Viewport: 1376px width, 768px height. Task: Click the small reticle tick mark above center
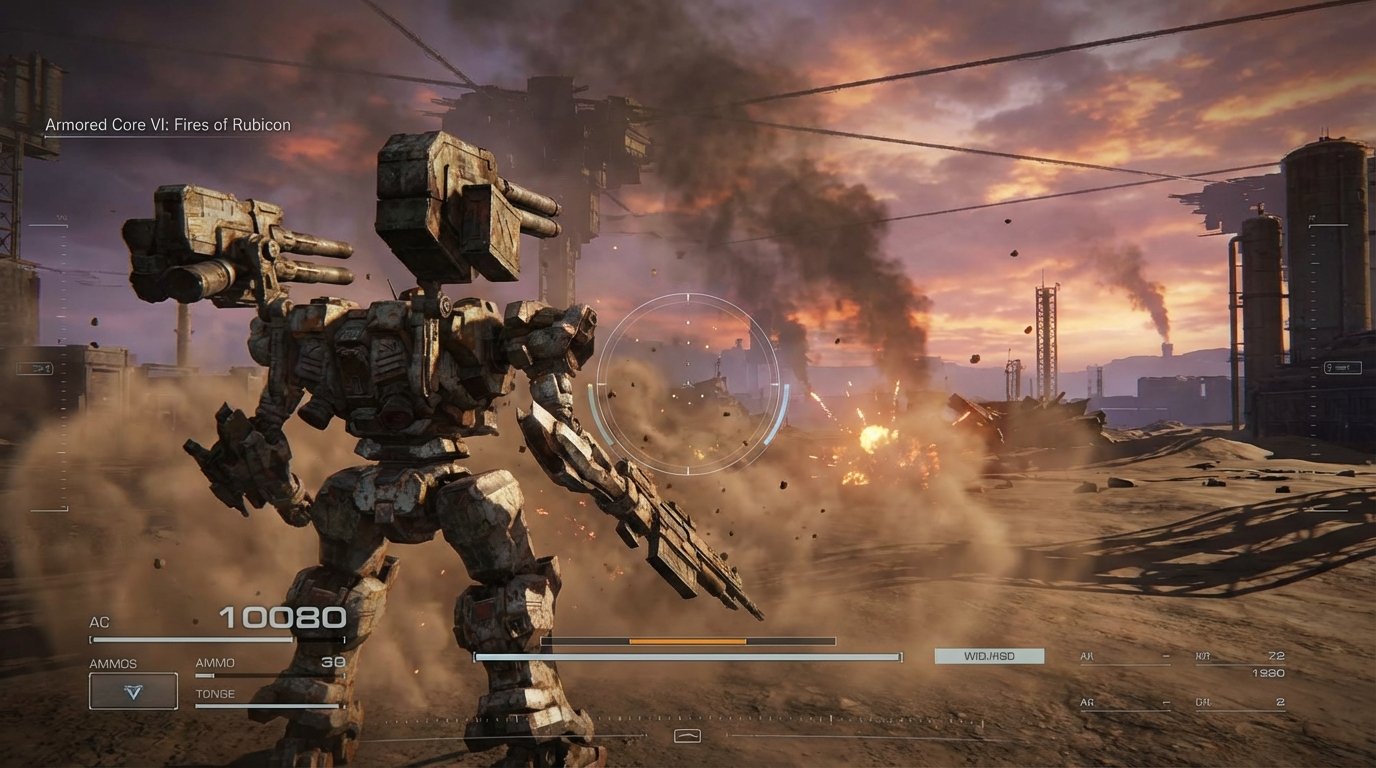[x=688, y=296]
